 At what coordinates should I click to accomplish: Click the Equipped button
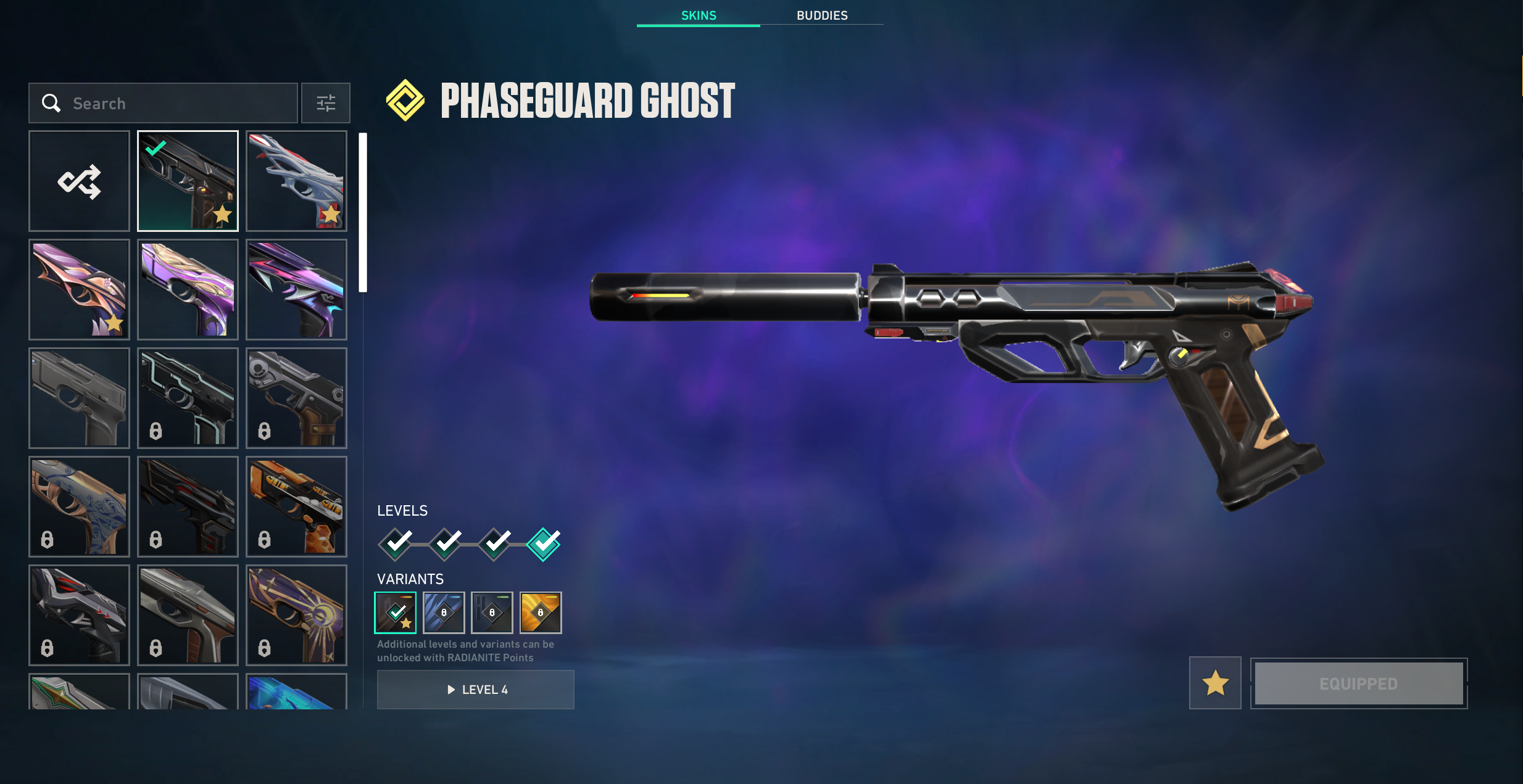click(x=1358, y=683)
